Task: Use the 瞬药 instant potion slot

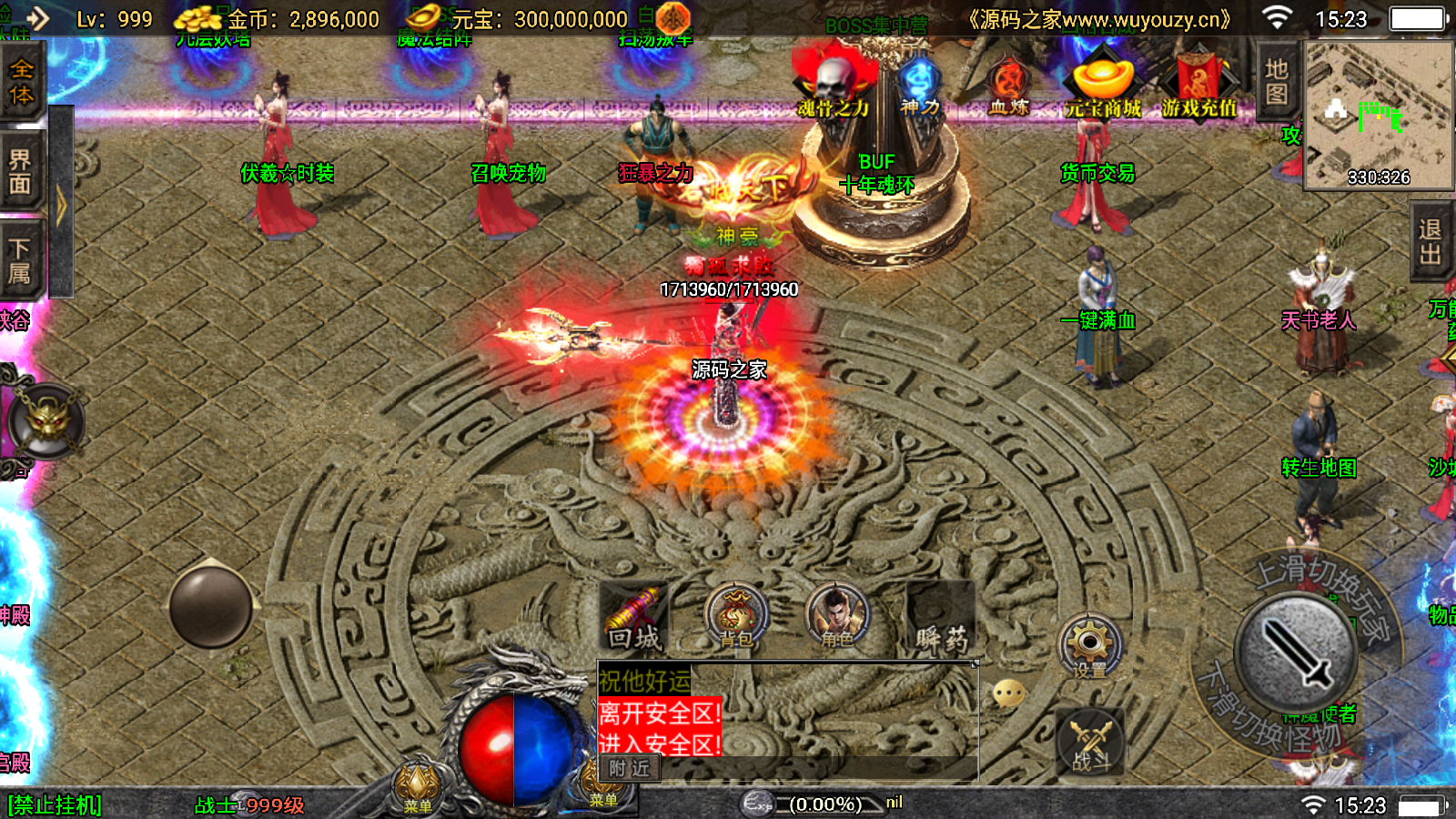Action: coord(941,619)
